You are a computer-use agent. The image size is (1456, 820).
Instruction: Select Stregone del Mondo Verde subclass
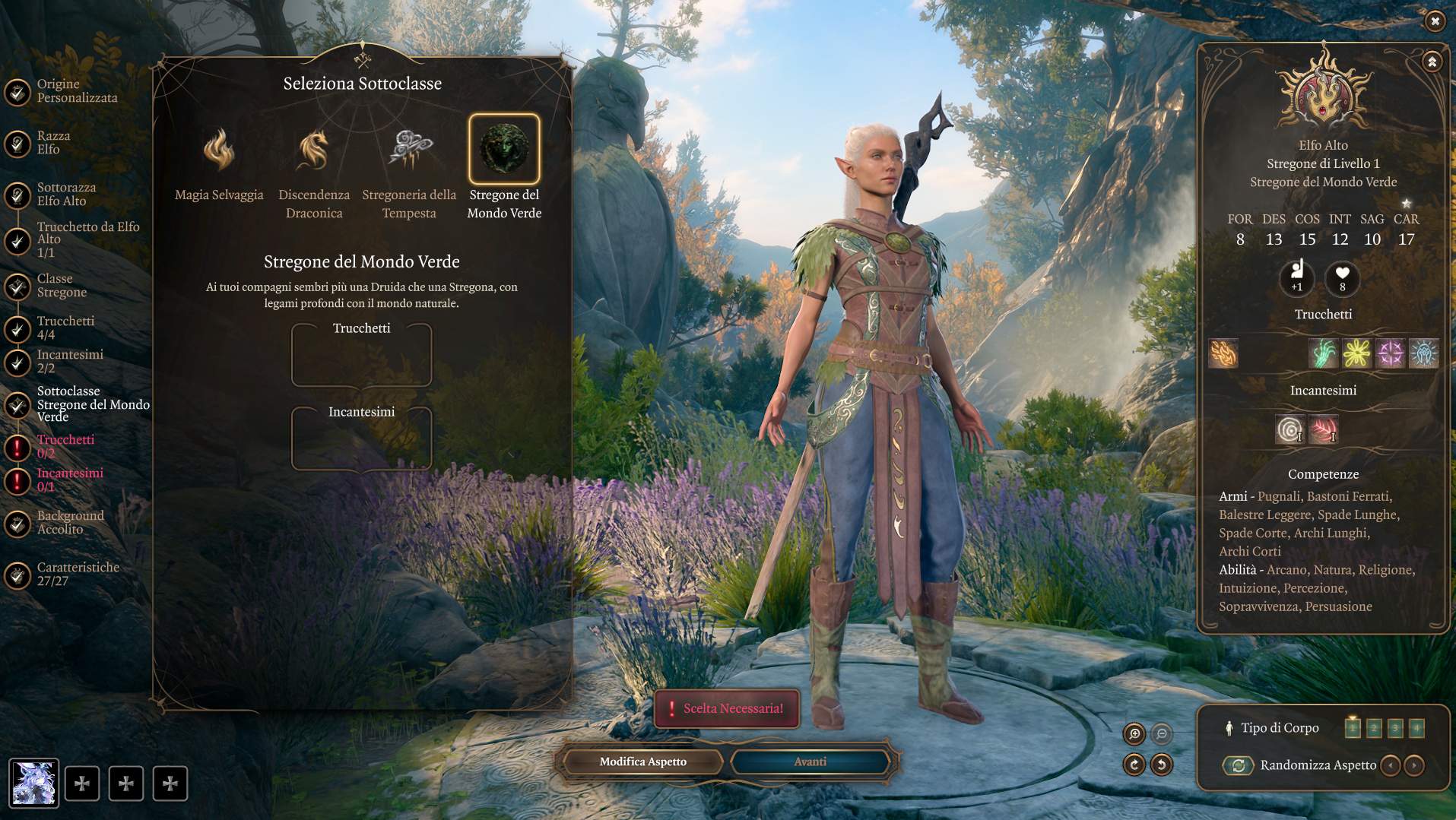pos(504,149)
